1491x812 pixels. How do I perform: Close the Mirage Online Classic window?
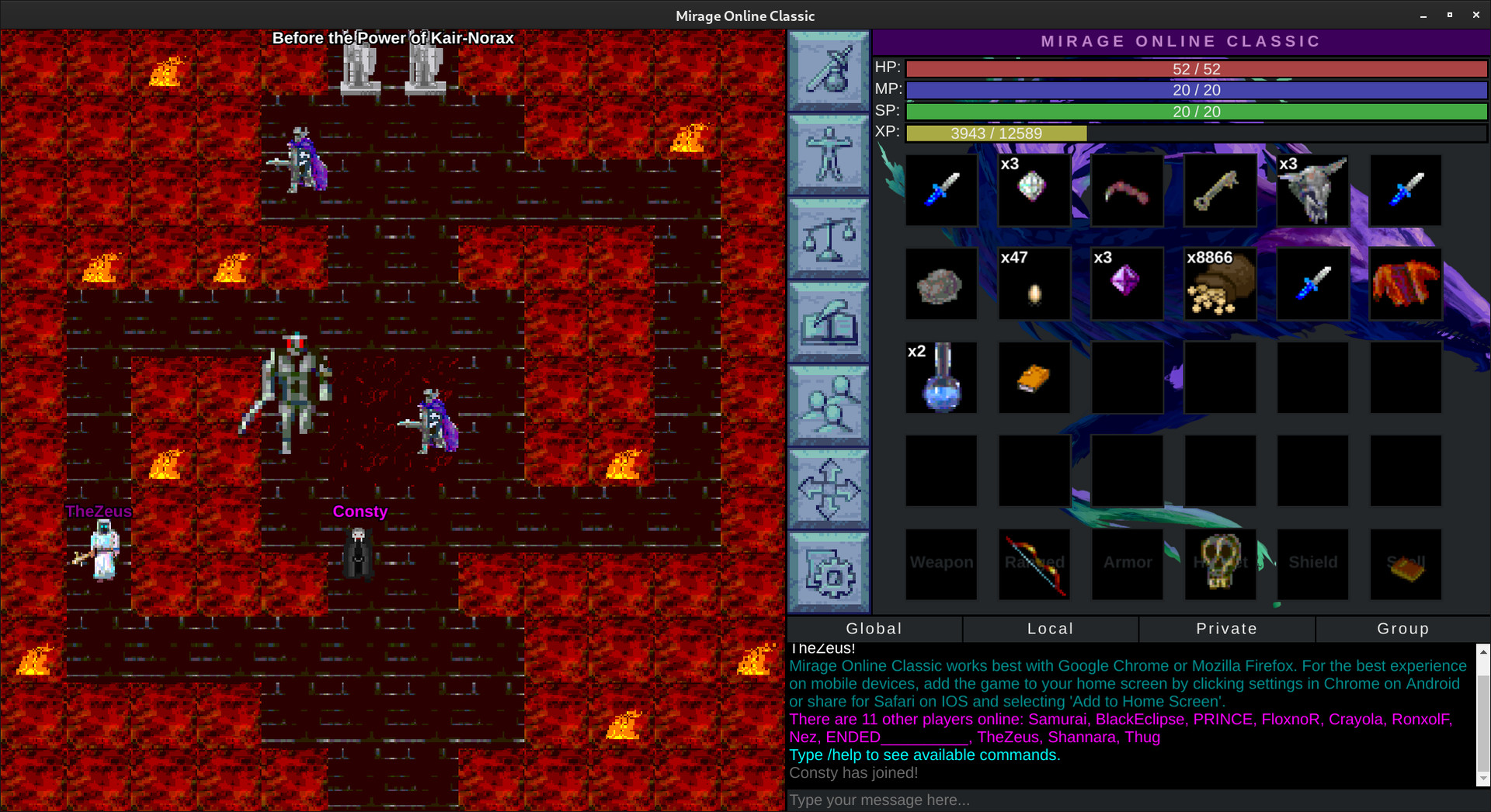1475,15
